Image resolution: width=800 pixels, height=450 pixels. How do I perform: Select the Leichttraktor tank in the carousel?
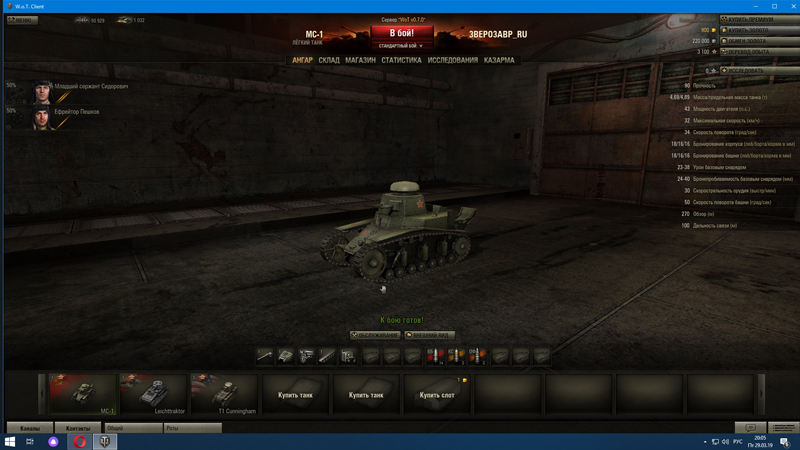point(153,394)
